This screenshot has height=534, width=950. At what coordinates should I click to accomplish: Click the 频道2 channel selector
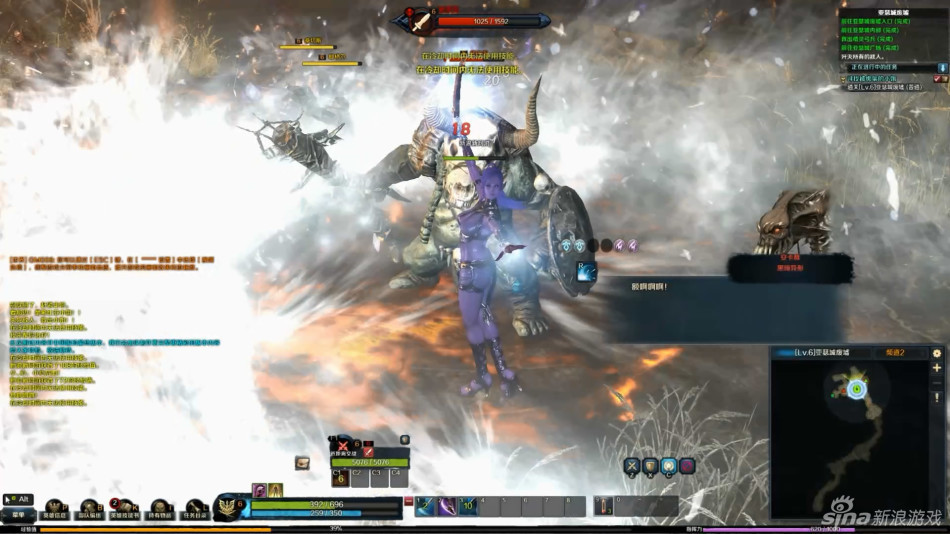(895, 353)
